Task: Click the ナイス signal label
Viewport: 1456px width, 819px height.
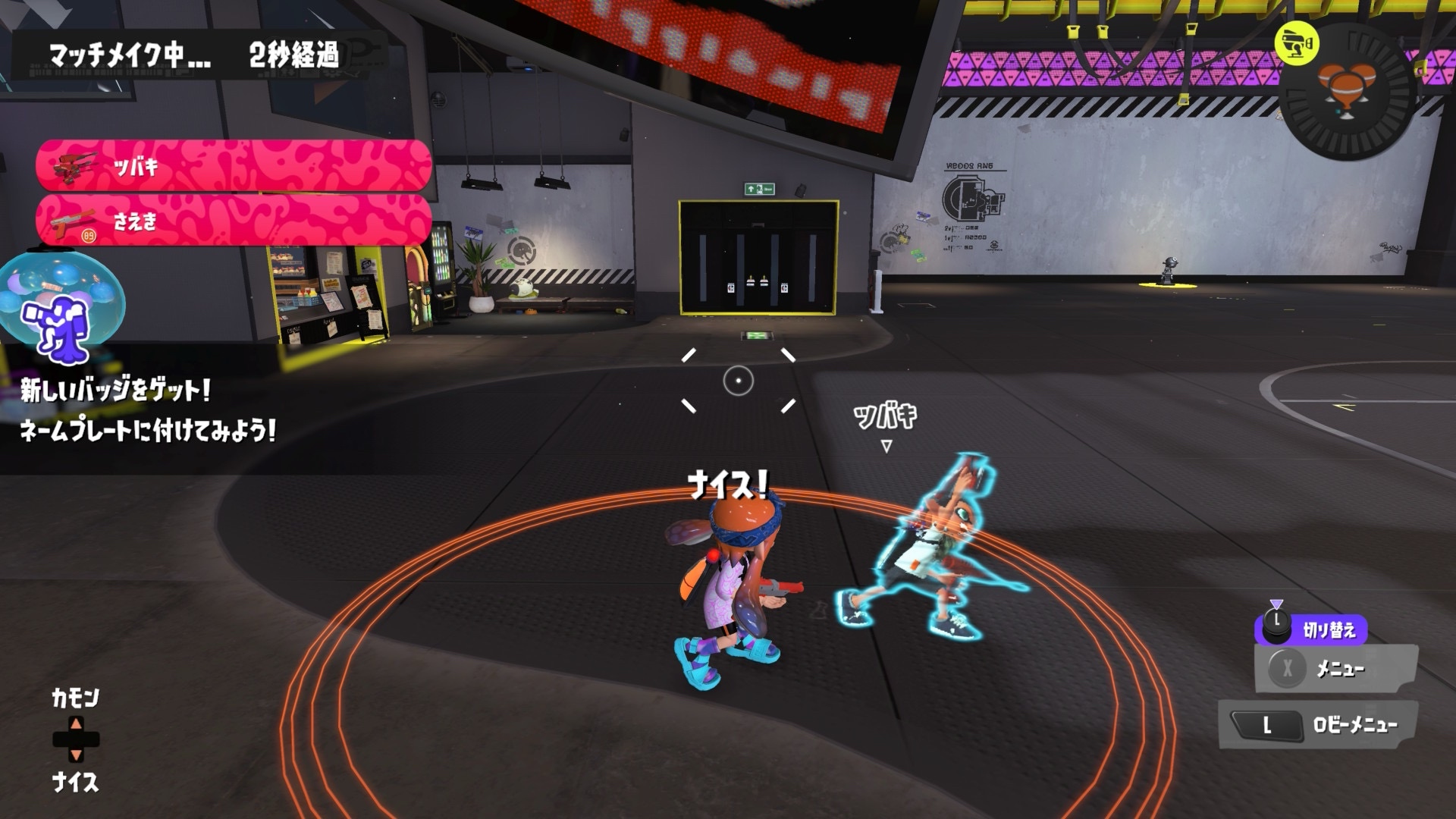Action: [x=75, y=782]
